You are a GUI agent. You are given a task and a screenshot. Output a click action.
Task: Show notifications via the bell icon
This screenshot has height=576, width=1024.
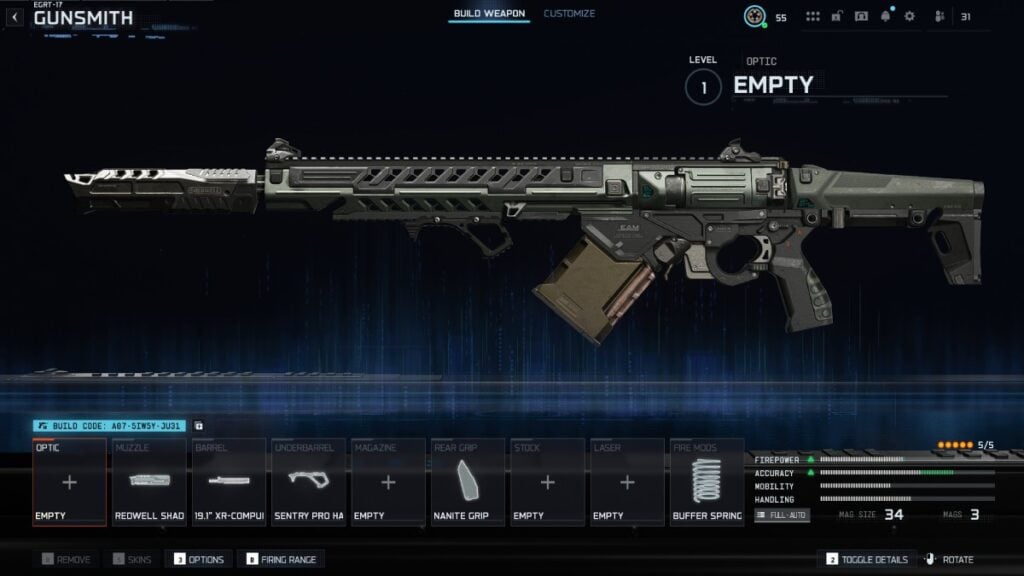(x=885, y=16)
